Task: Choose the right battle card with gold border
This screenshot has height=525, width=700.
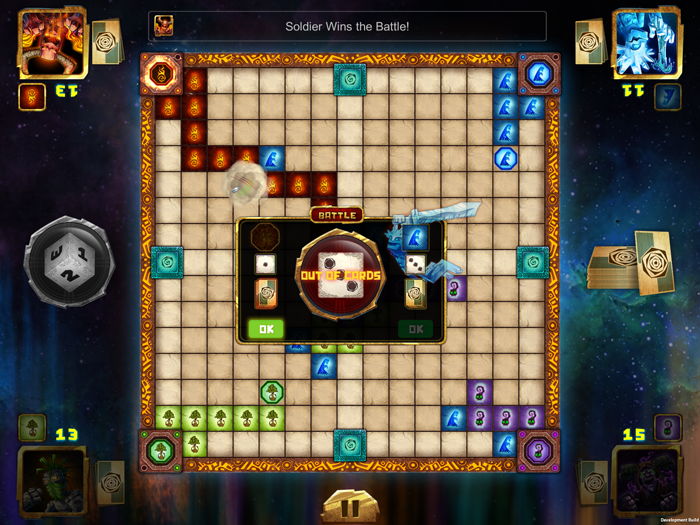Action: point(415,292)
